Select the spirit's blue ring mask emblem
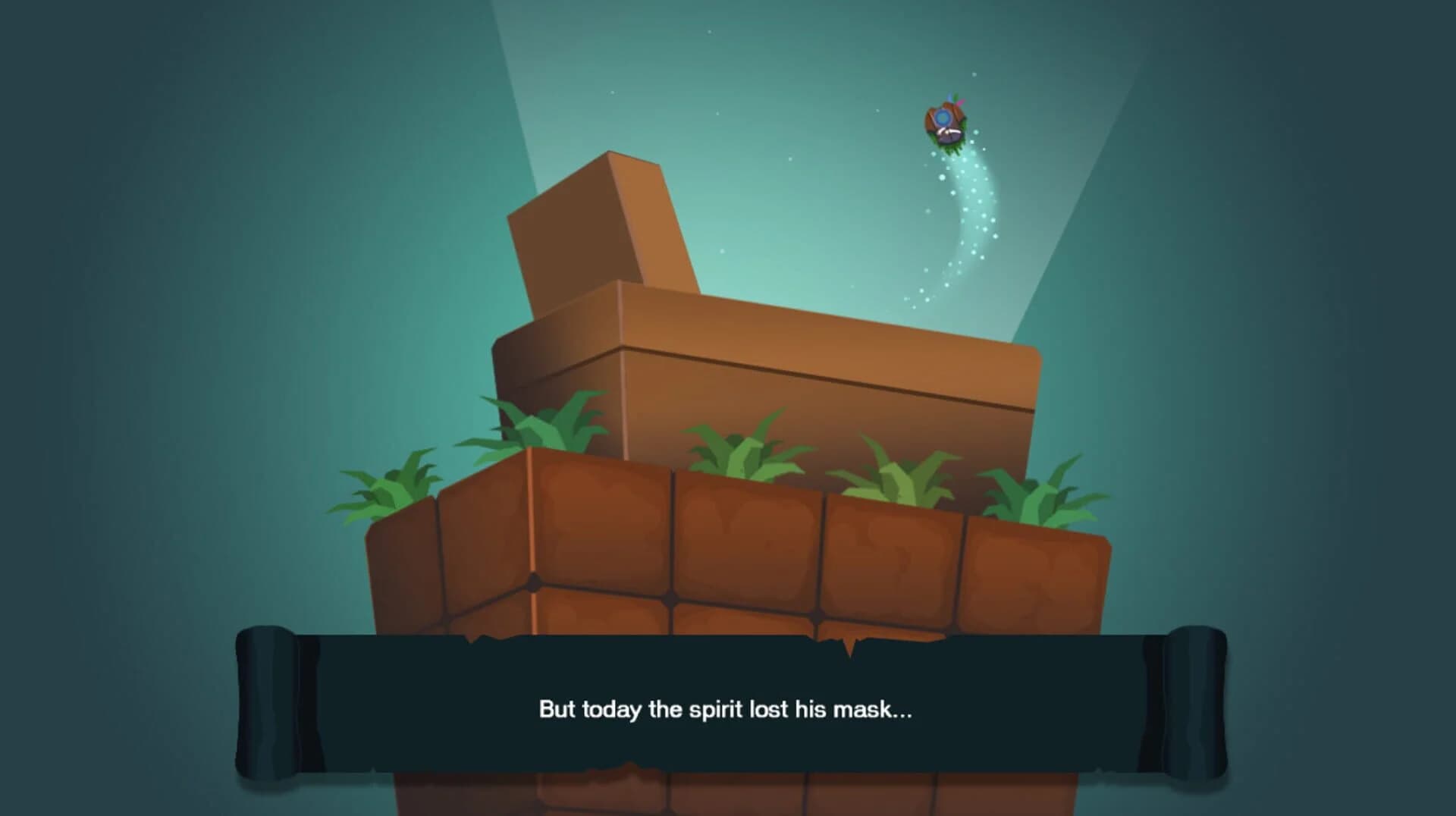1456x816 pixels. coord(943,116)
